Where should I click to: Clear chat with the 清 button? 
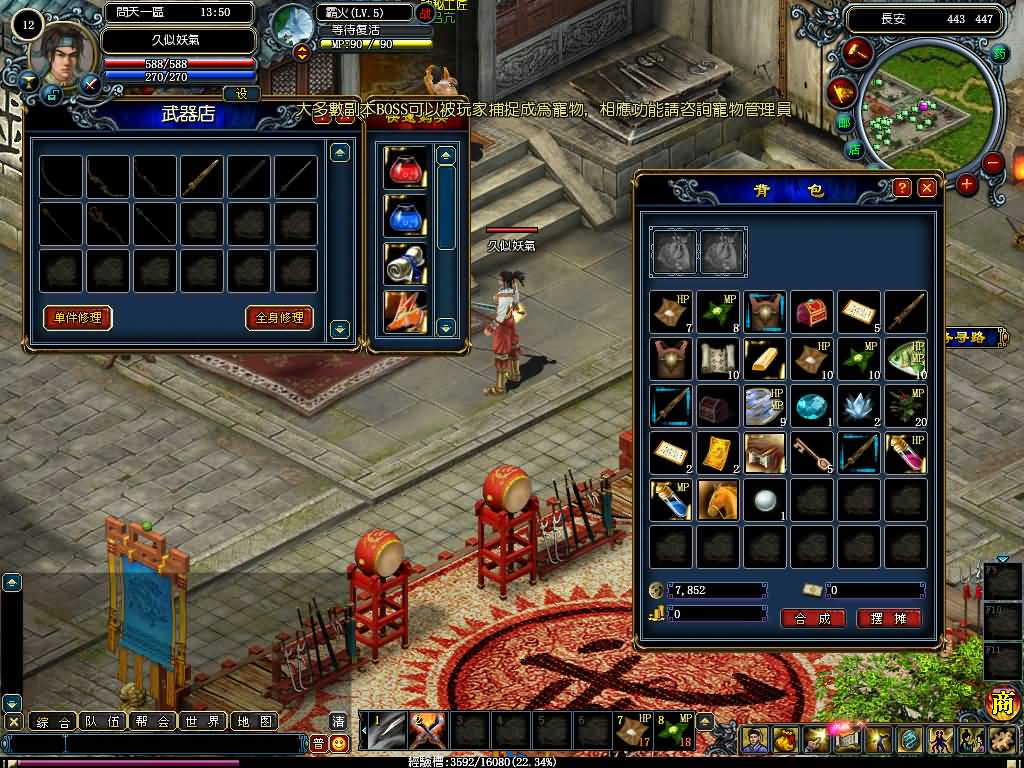(x=339, y=721)
